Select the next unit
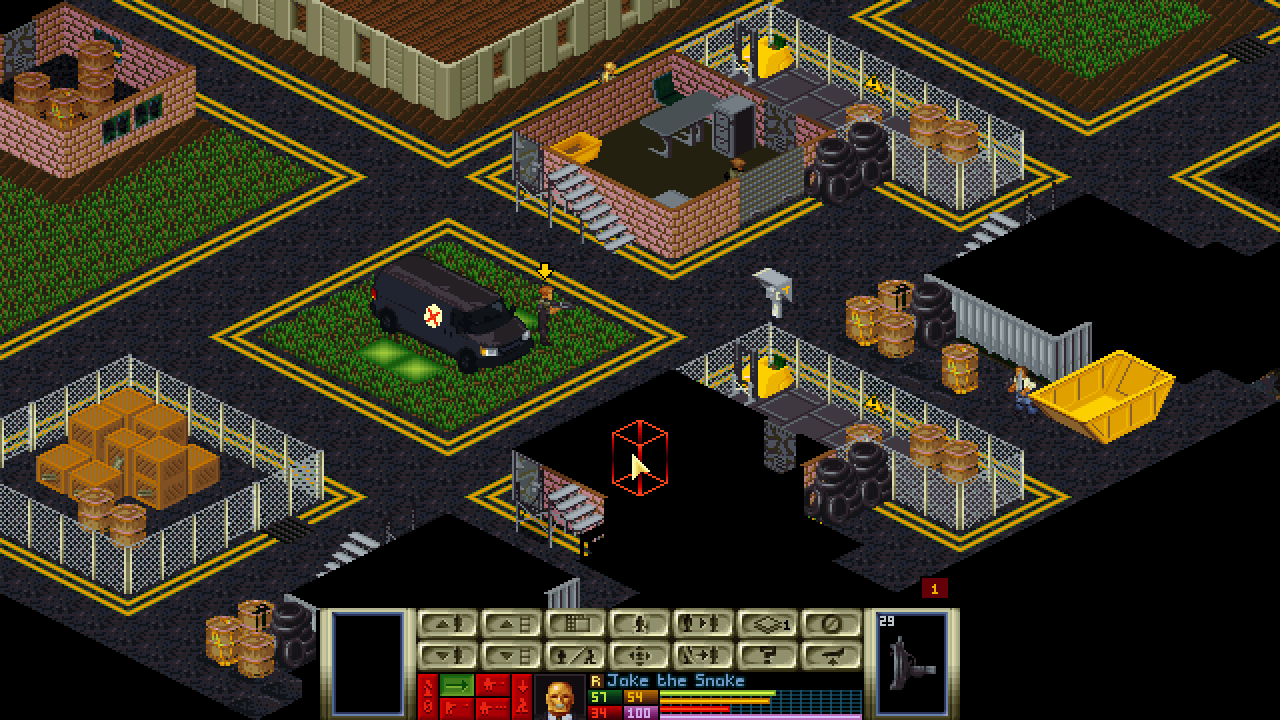 click(703, 624)
